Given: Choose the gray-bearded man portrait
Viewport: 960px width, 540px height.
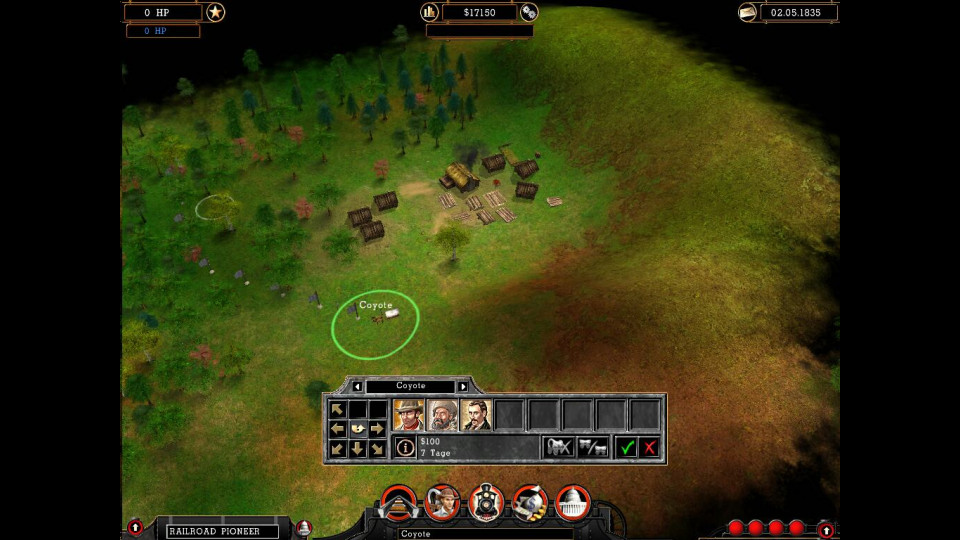Looking at the screenshot, I should [442, 414].
